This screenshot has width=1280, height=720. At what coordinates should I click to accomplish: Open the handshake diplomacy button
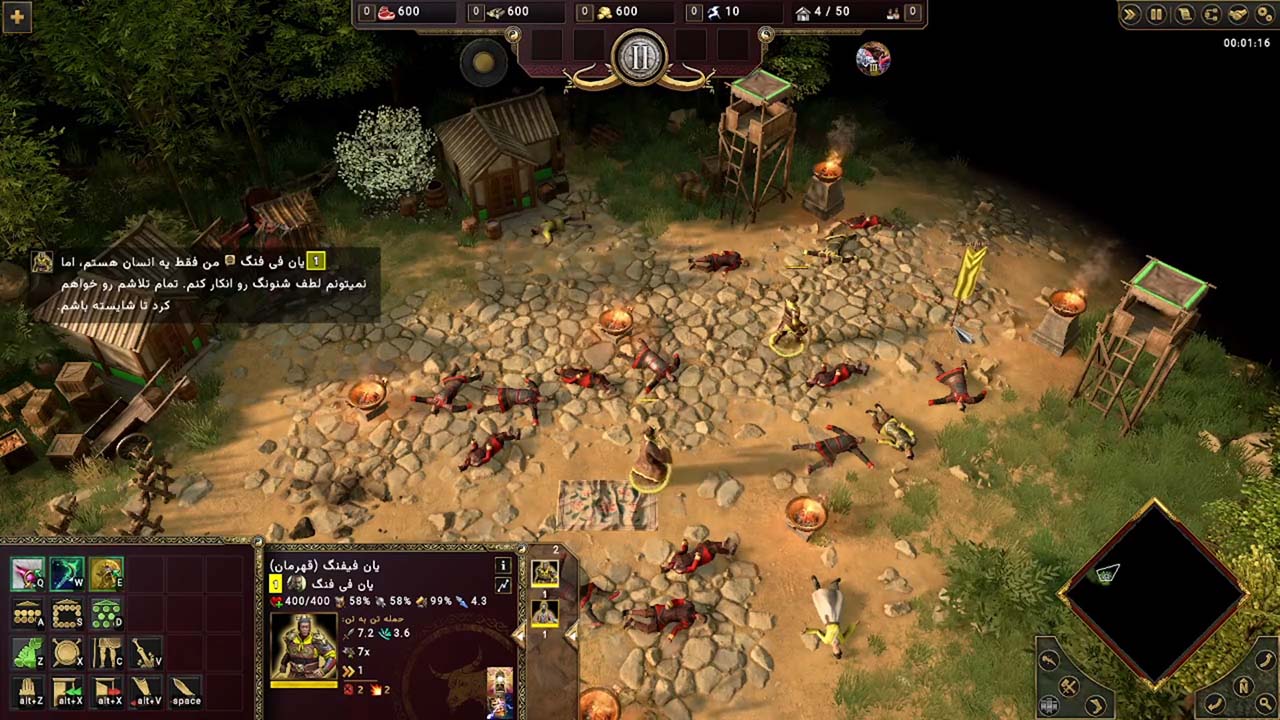1238,15
